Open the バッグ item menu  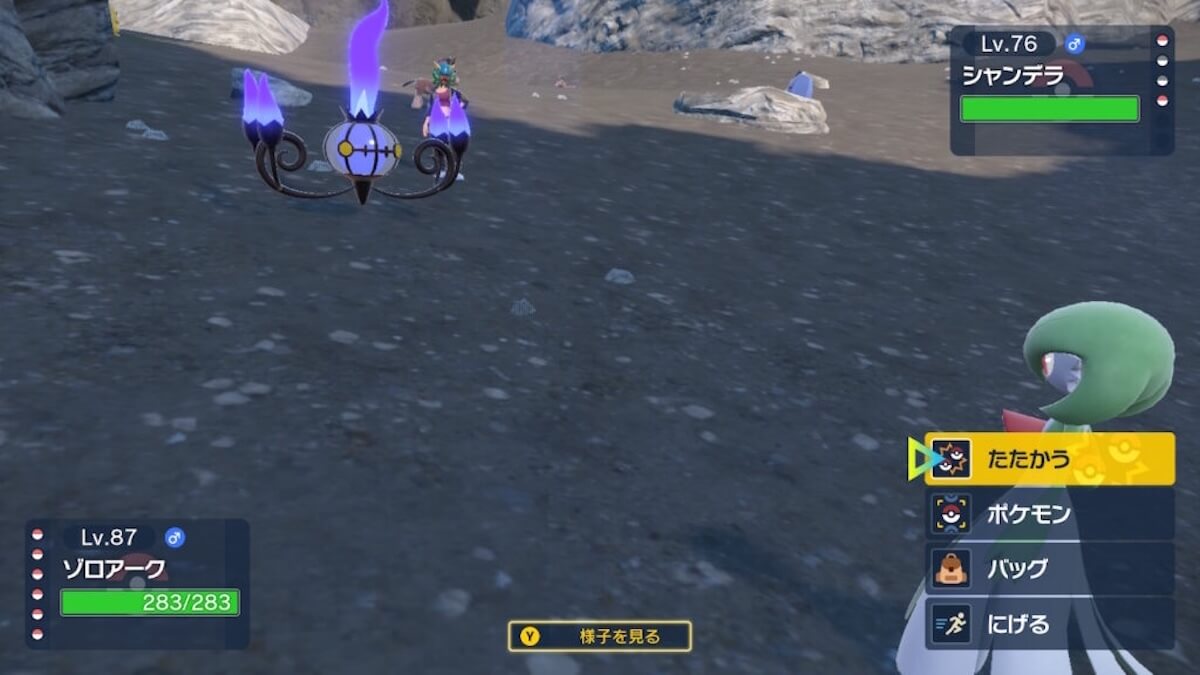tap(1049, 569)
